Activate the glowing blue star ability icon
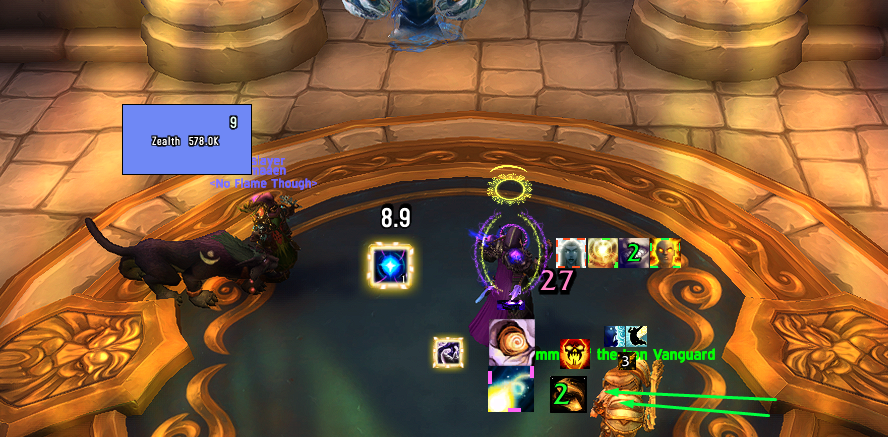The width and height of the screenshot is (888, 437). pyautogui.click(x=390, y=266)
